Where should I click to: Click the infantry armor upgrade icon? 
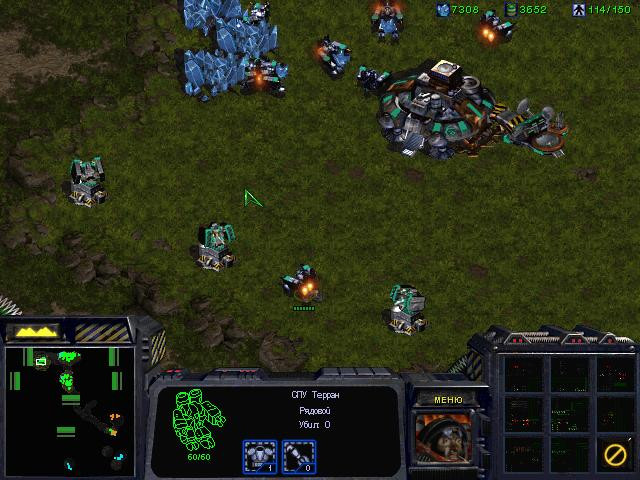260,456
